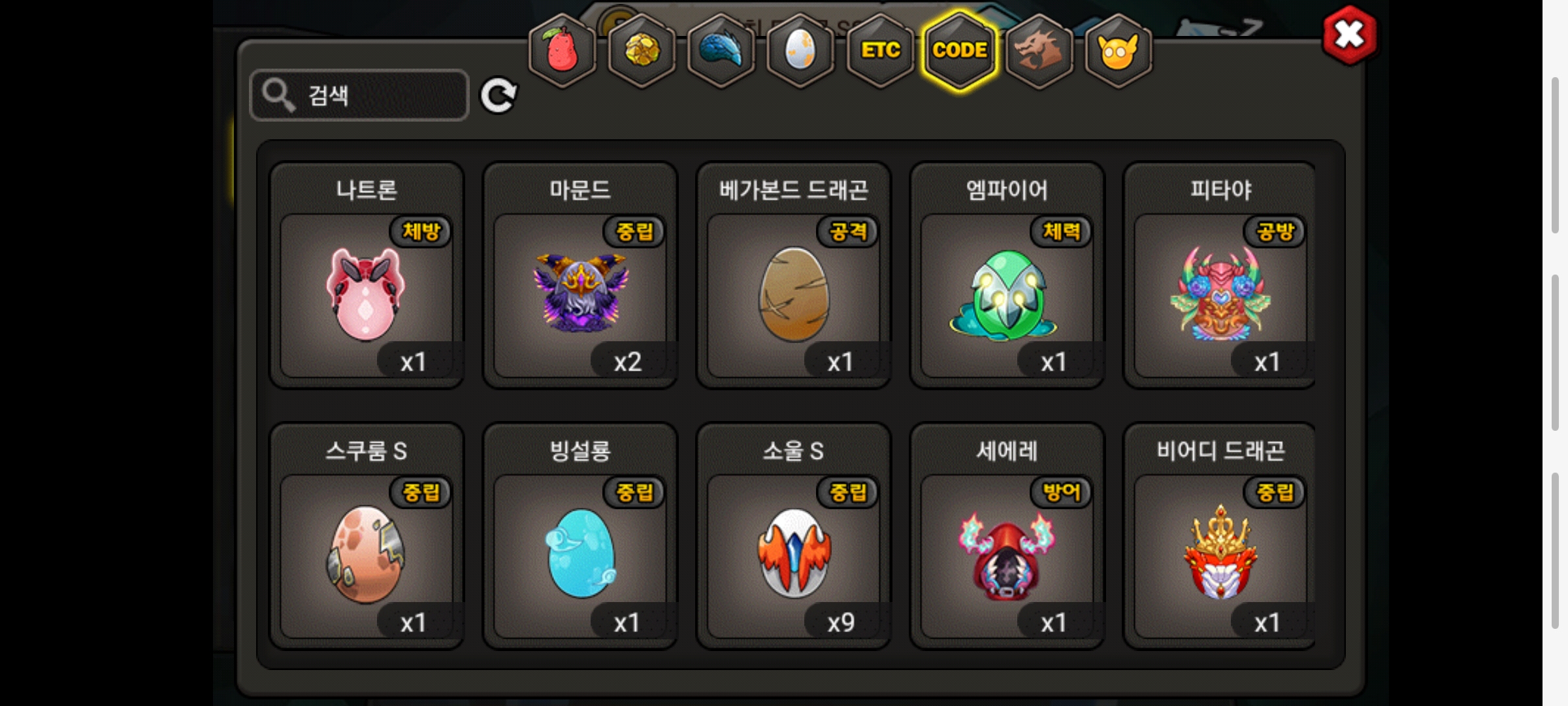Close the inventory window with red X
The height and width of the screenshot is (706, 1568).
1349,35
